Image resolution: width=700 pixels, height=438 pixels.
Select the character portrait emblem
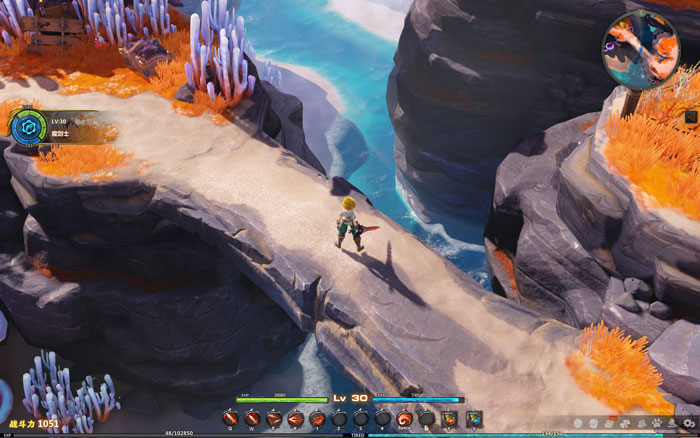26,127
